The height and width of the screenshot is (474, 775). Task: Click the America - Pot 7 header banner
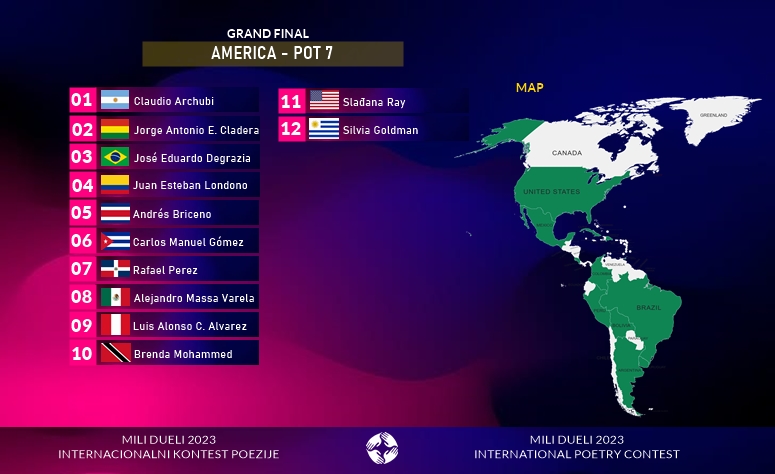[x=272, y=54]
